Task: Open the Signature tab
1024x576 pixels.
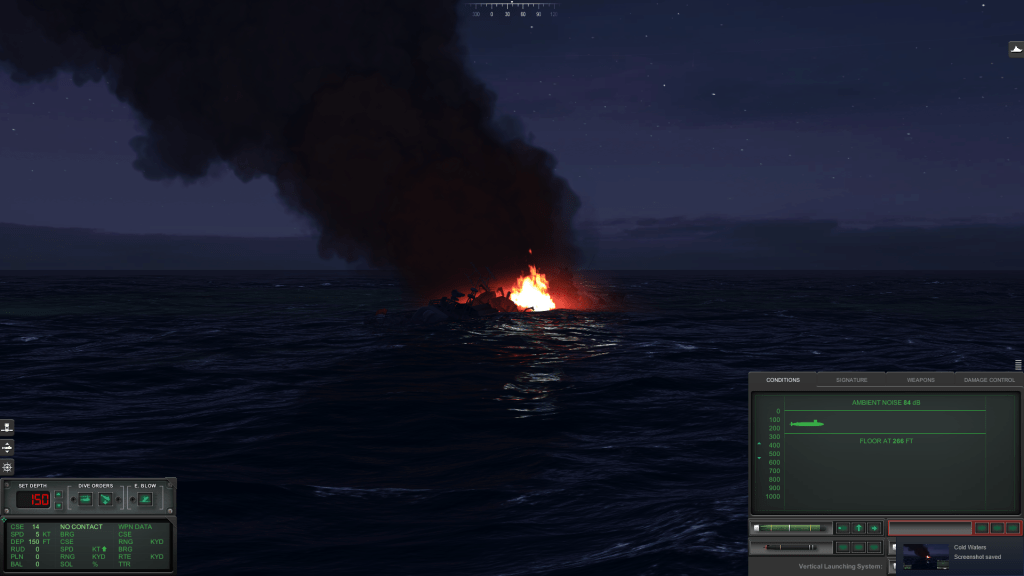Action: pyautogui.click(x=851, y=380)
